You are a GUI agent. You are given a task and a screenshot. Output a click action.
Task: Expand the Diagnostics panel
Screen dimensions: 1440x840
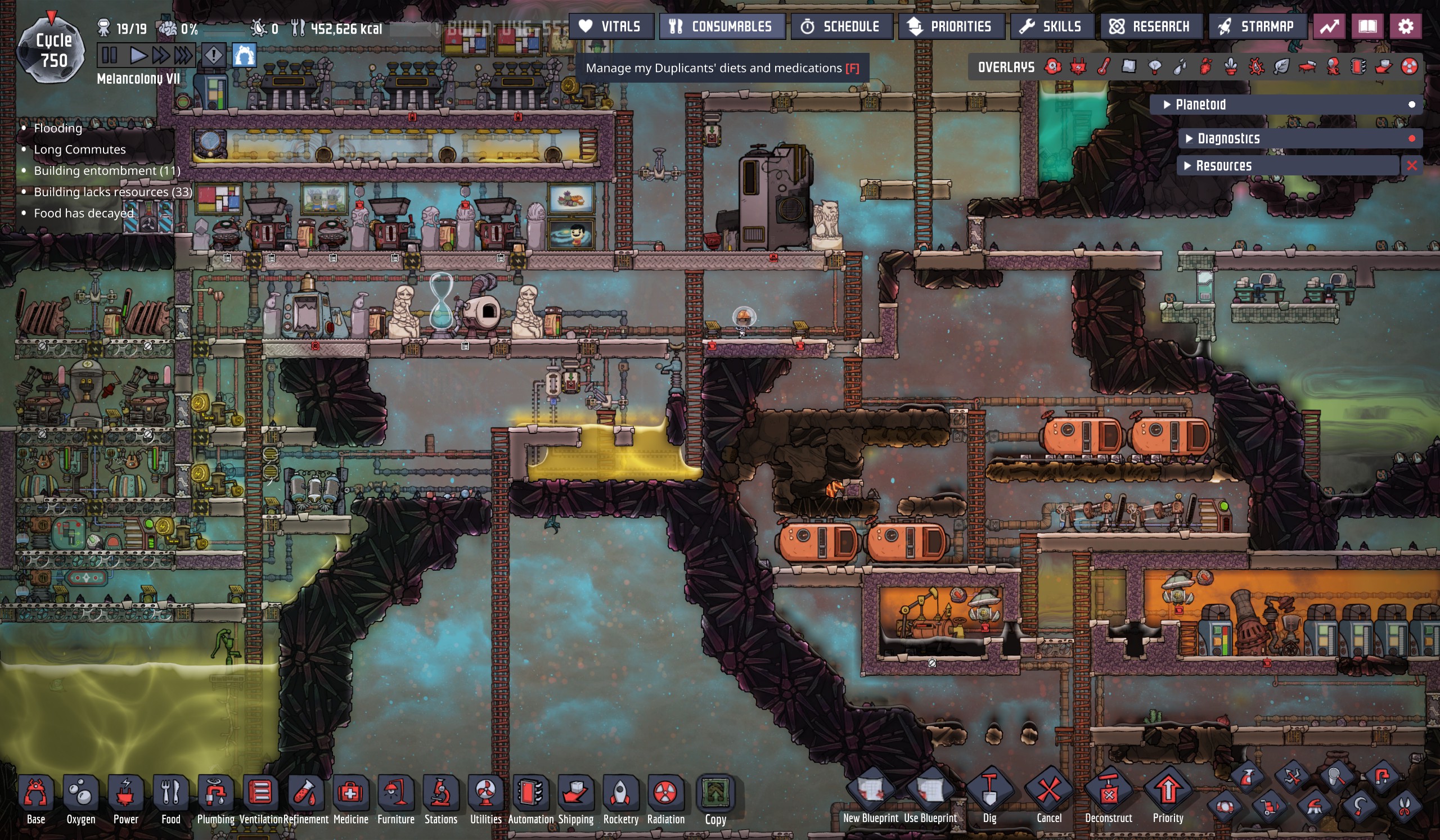click(x=1228, y=138)
